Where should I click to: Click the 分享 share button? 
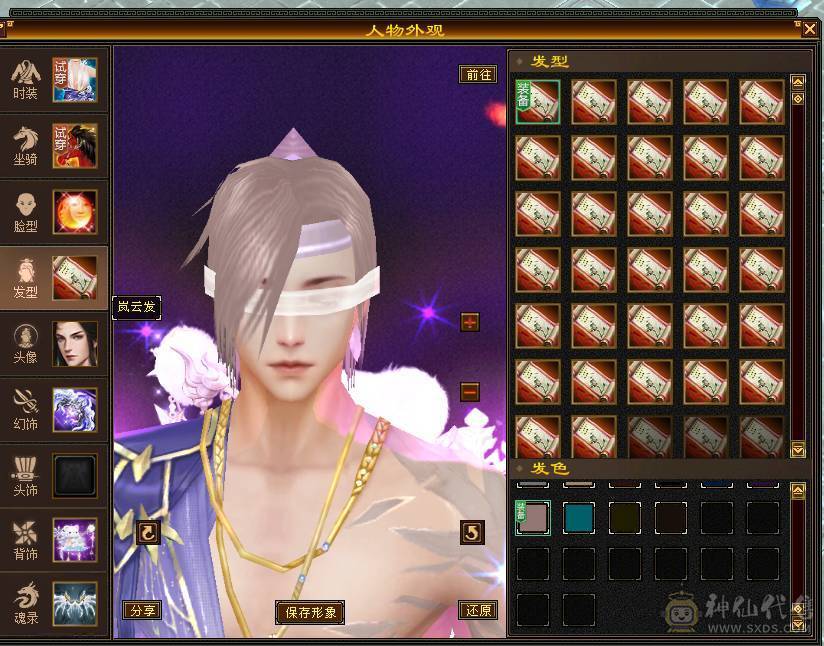pos(141,610)
